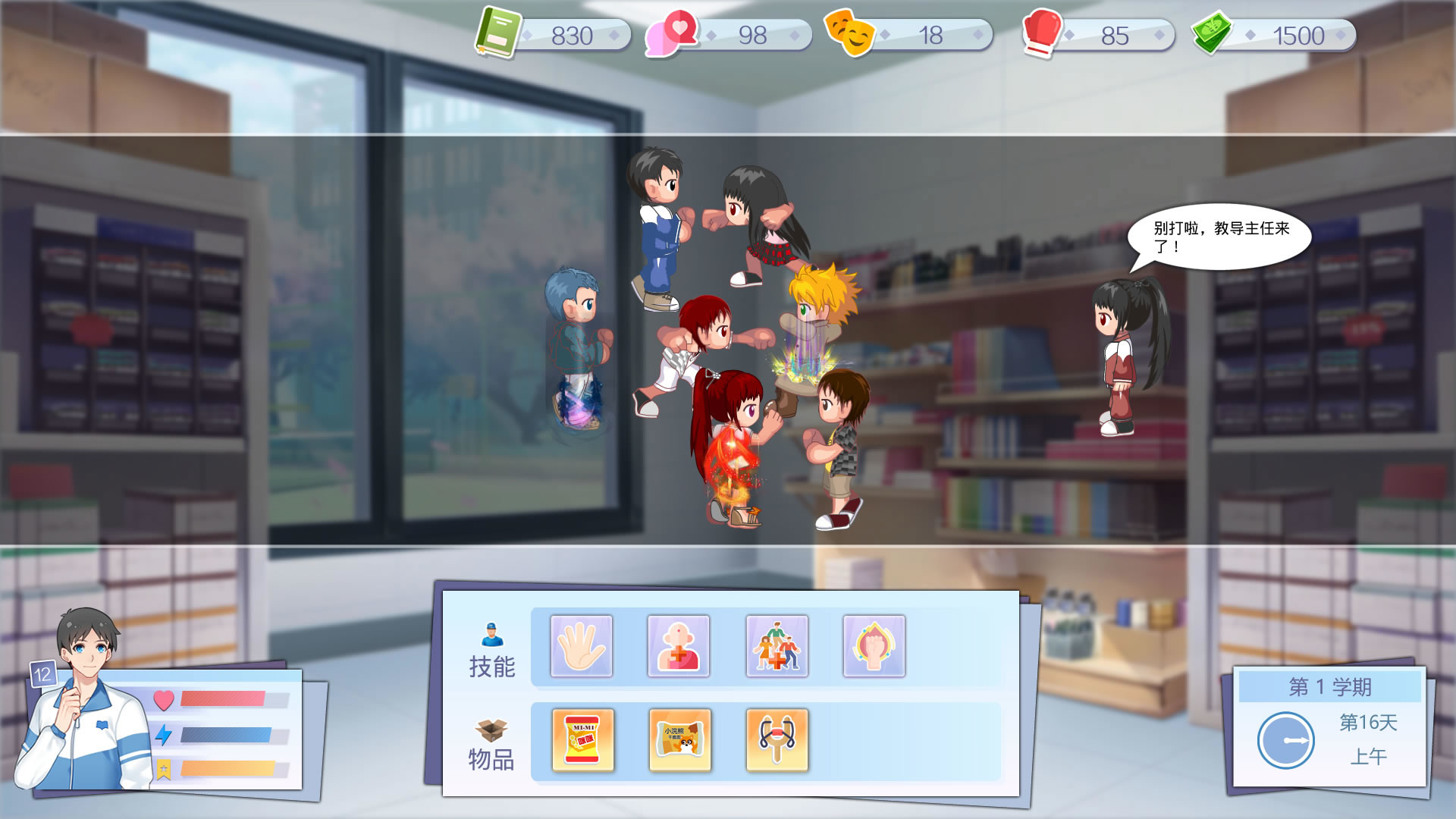Trigger the glowing fist power skill
This screenshot has height=819, width=1456.
click(874, 646)
